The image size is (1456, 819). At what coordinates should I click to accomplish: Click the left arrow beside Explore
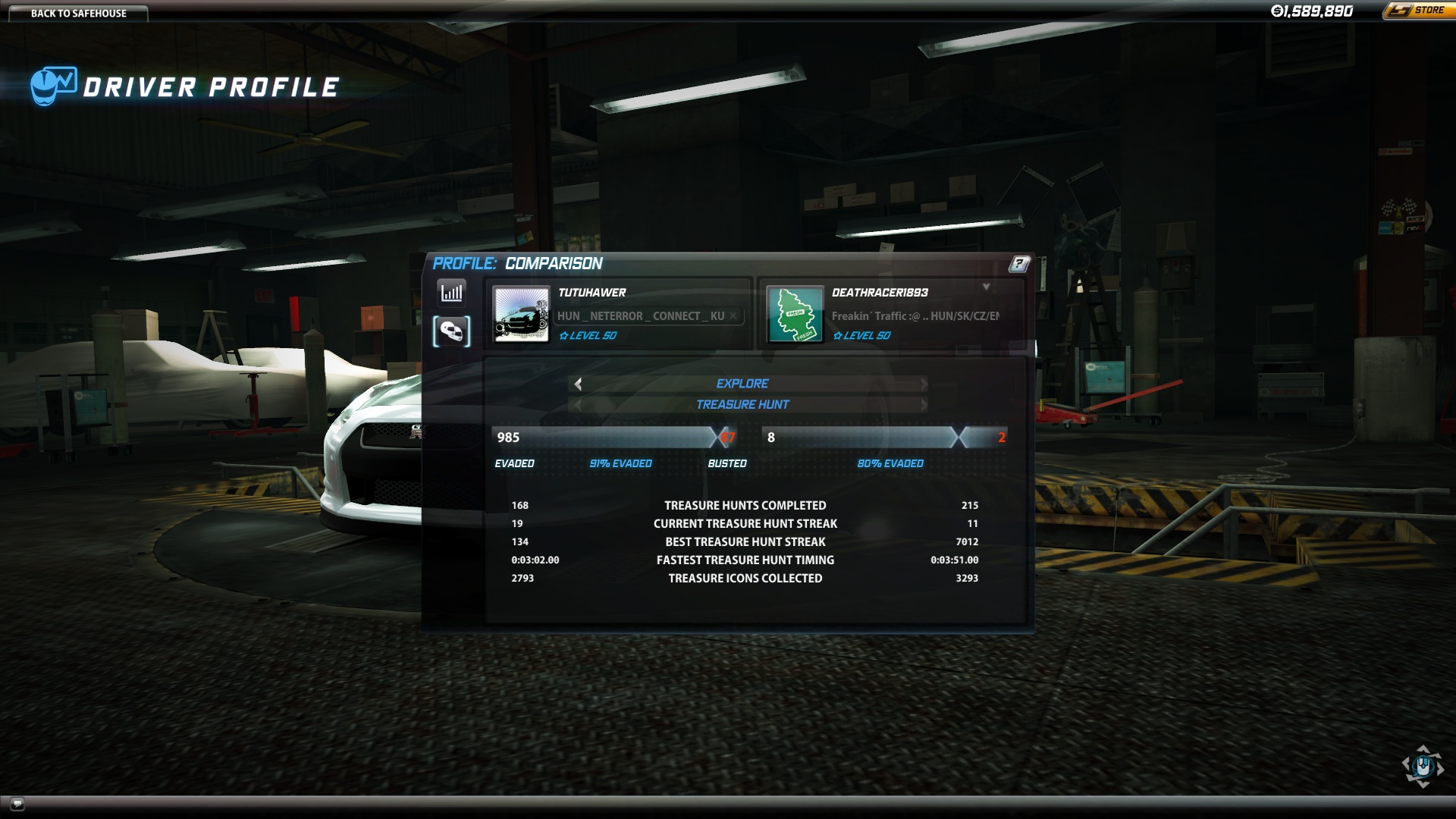coord(578,384)
